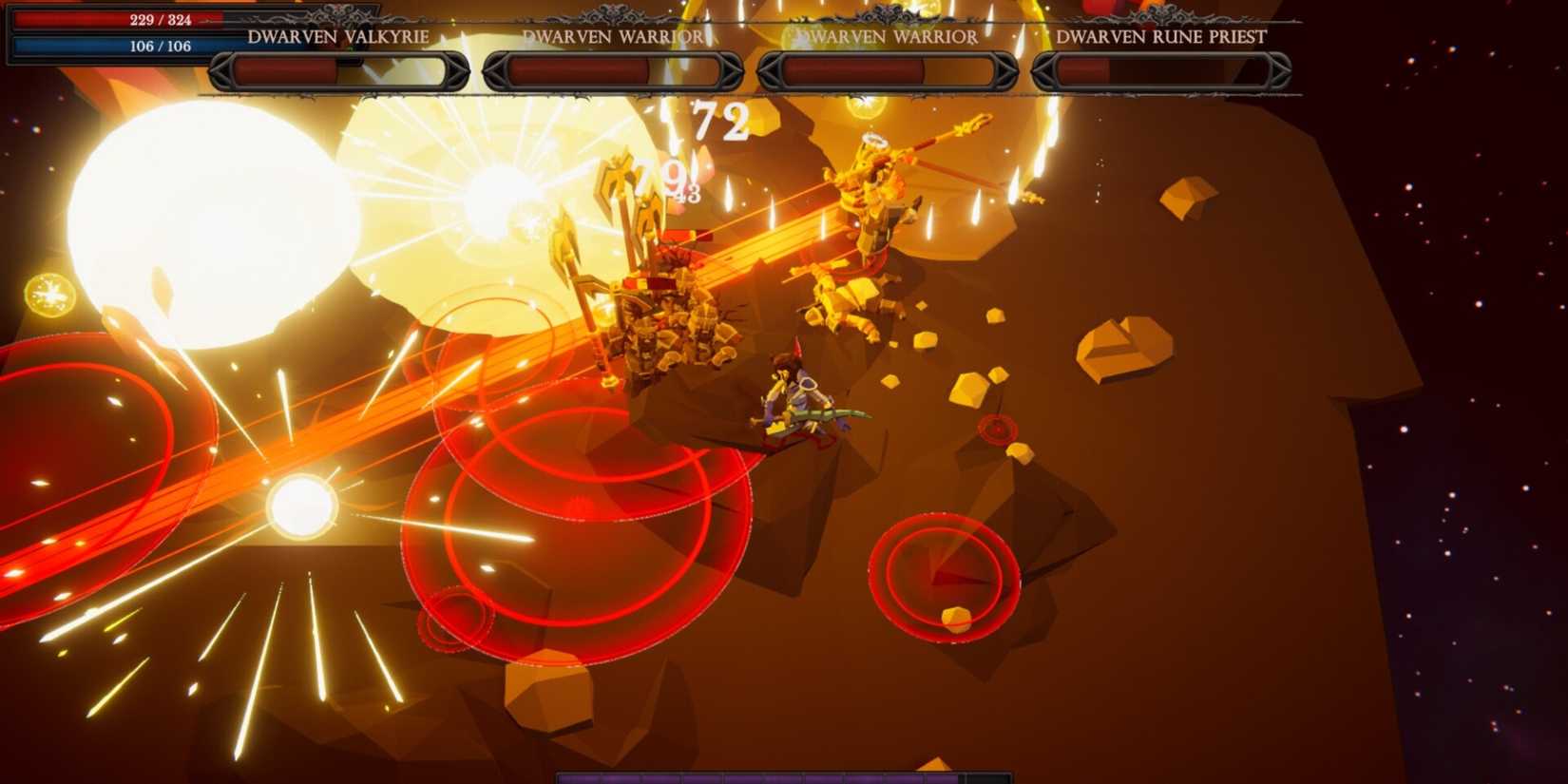Click the Dwarven Warrior label above its health bar
This screenshot has width=1568, height=784.
[x=612, y=37]
